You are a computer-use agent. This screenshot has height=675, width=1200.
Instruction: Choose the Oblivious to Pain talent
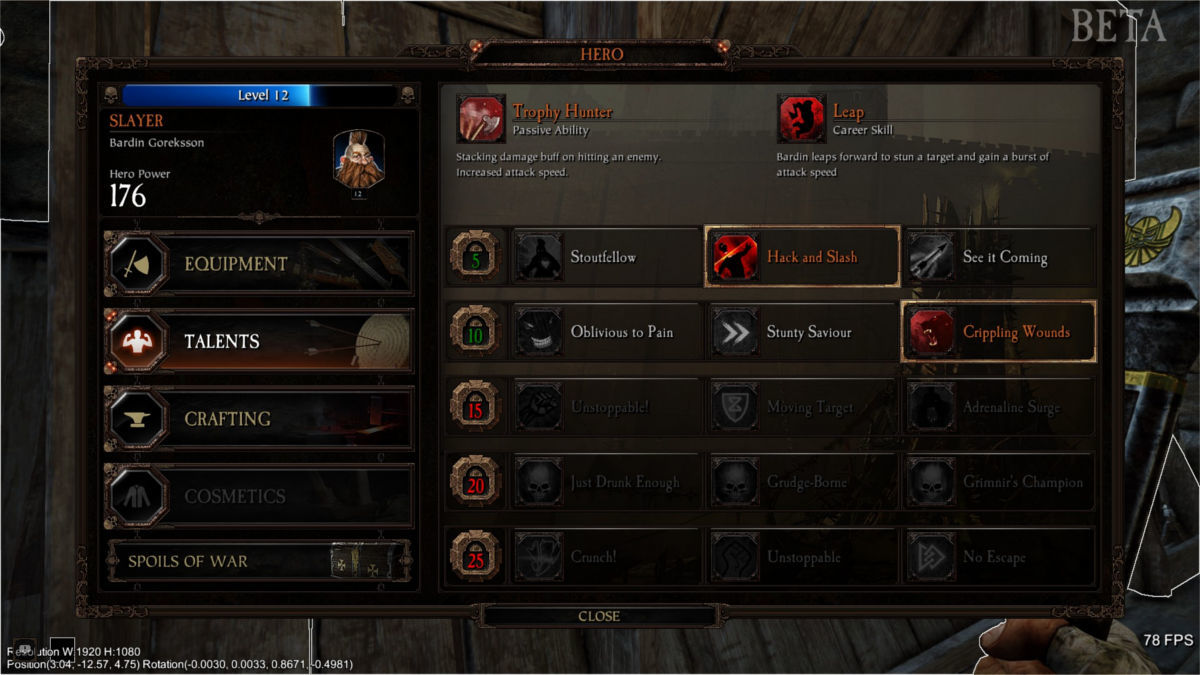(606, 332)
